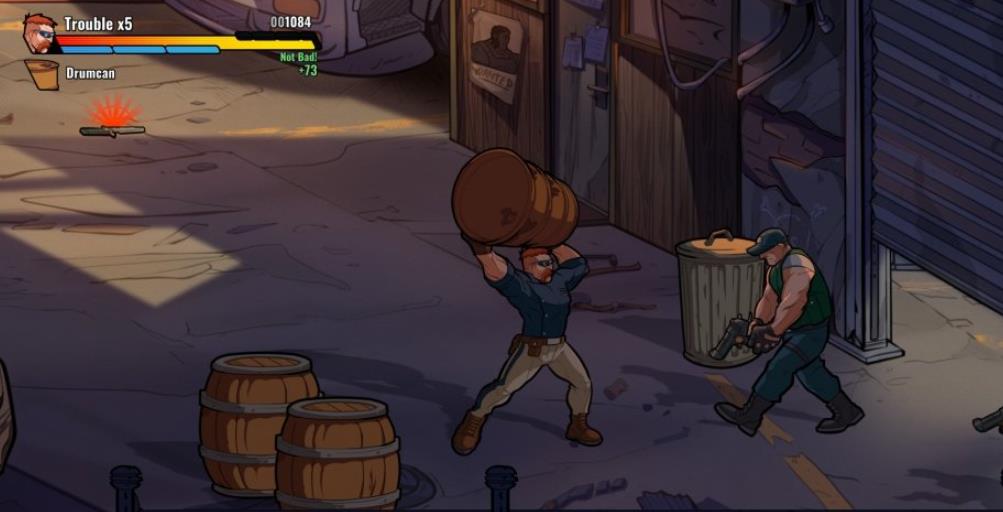Screen dimensions: 1003x512
Task: Select the Drumcan held-item icon
Action: pos(41,75)
